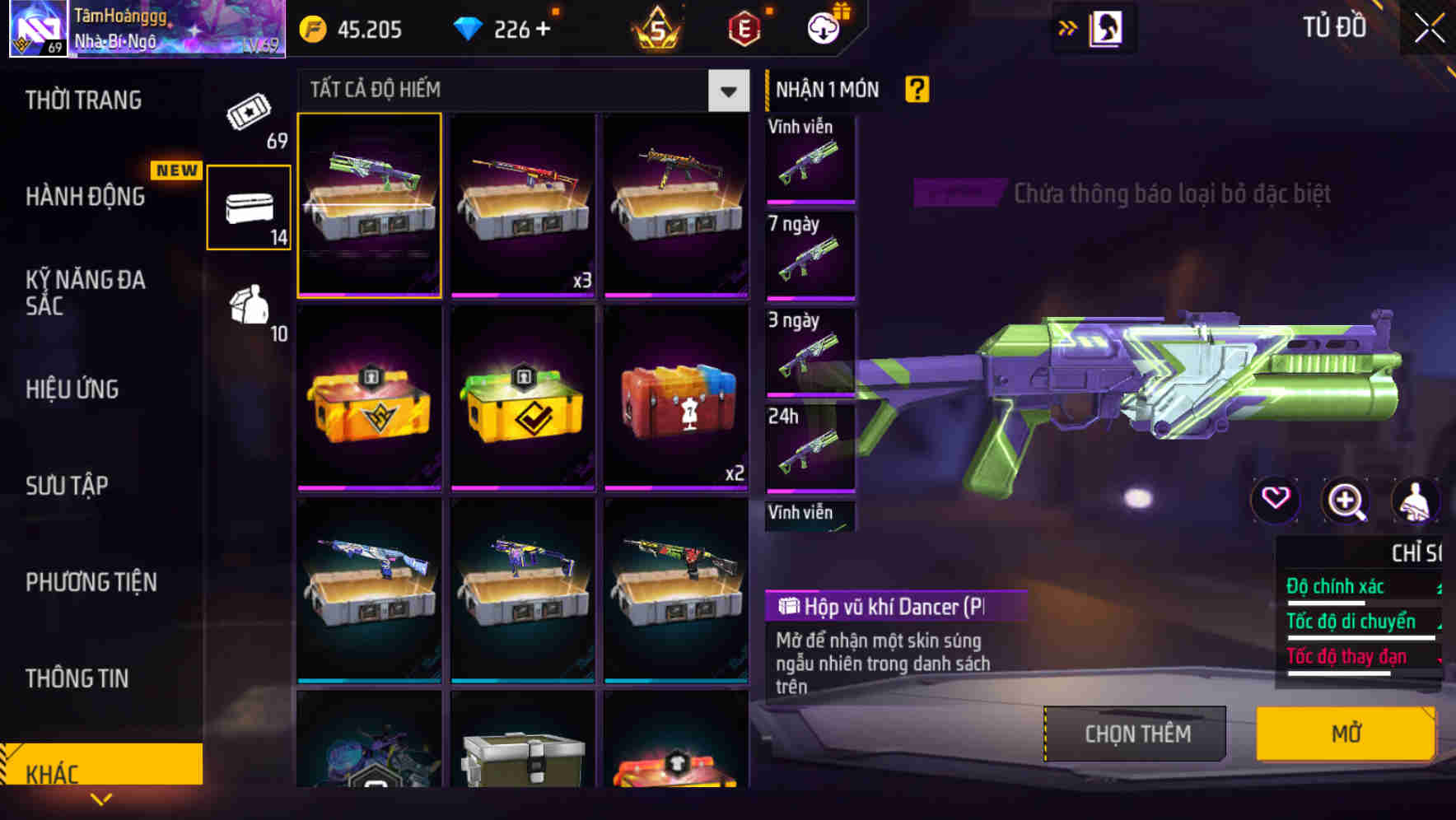Viewport: 1456px width, 820px height.
Task: Click the double-arrow expander near the portrait icon
Action: (1068, 27)
